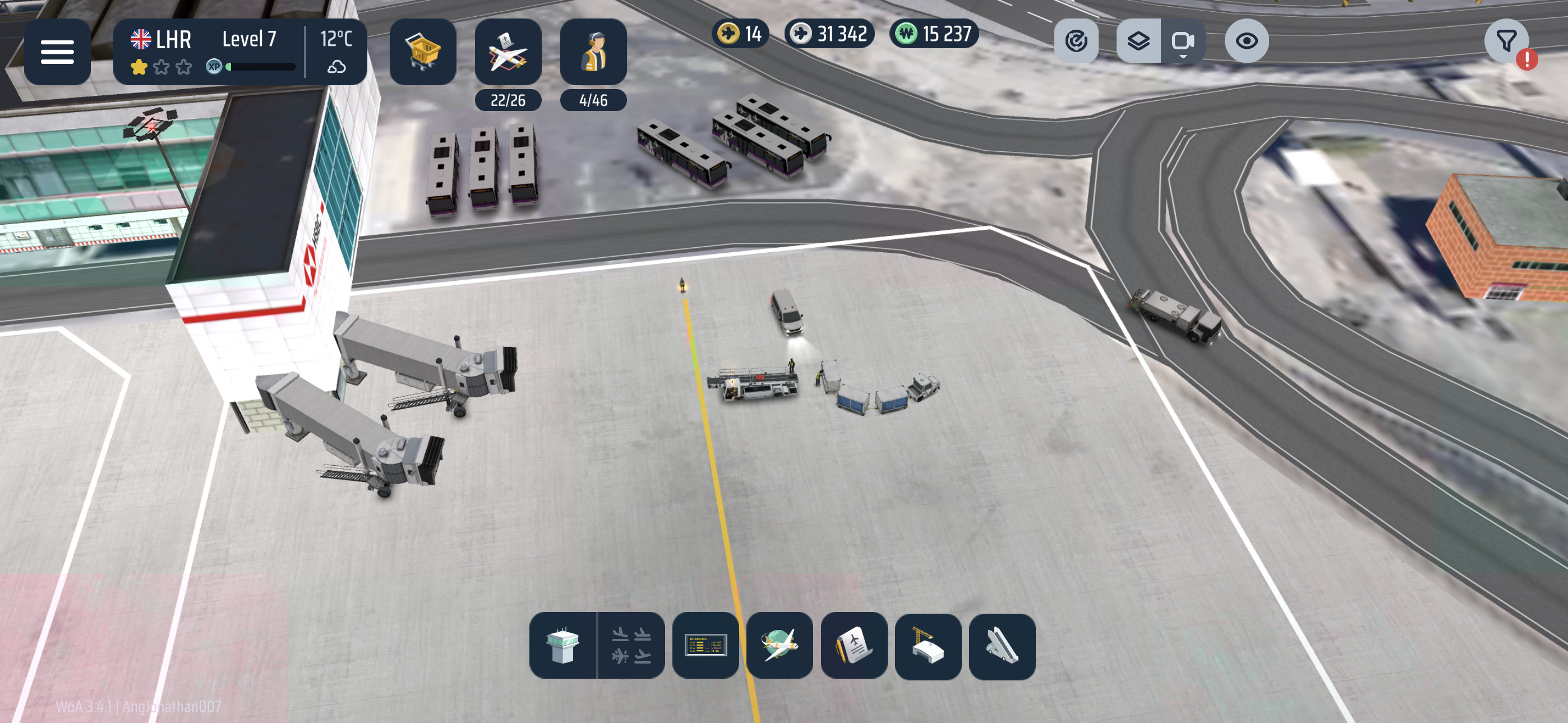This screenshot has height=723, width=1568.
Task: Open the globe and airplane destinations panel
Action: coord(779,645)
